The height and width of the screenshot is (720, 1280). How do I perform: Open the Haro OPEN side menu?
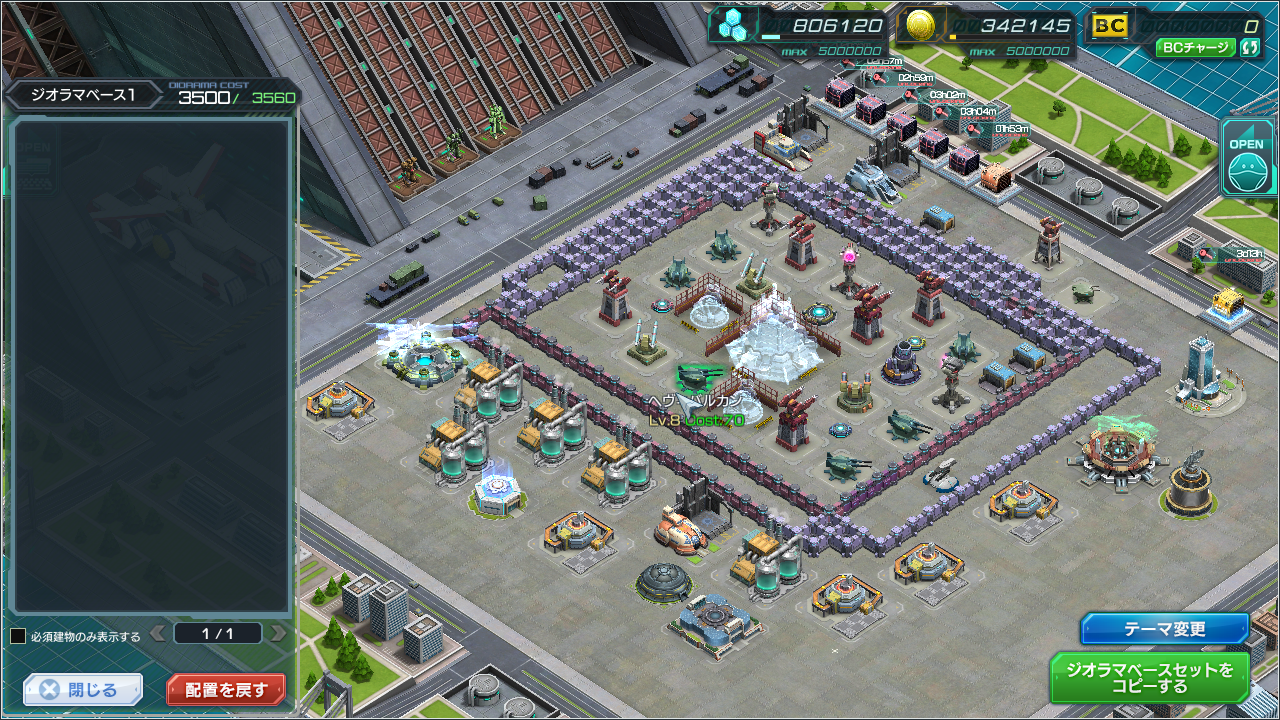point(1246,156)
